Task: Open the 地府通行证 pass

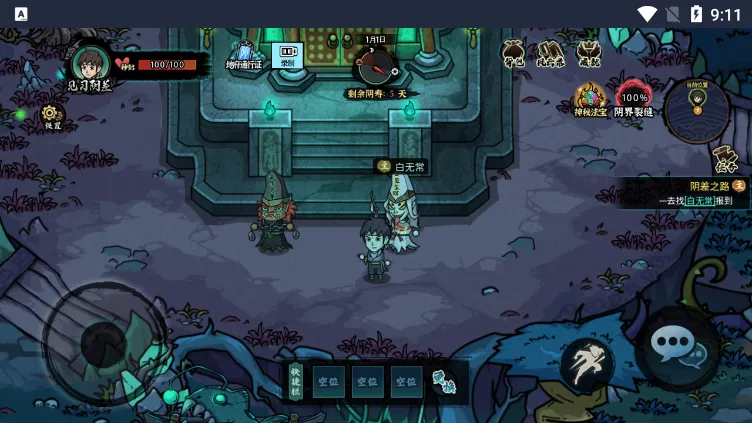Action: 243,54
